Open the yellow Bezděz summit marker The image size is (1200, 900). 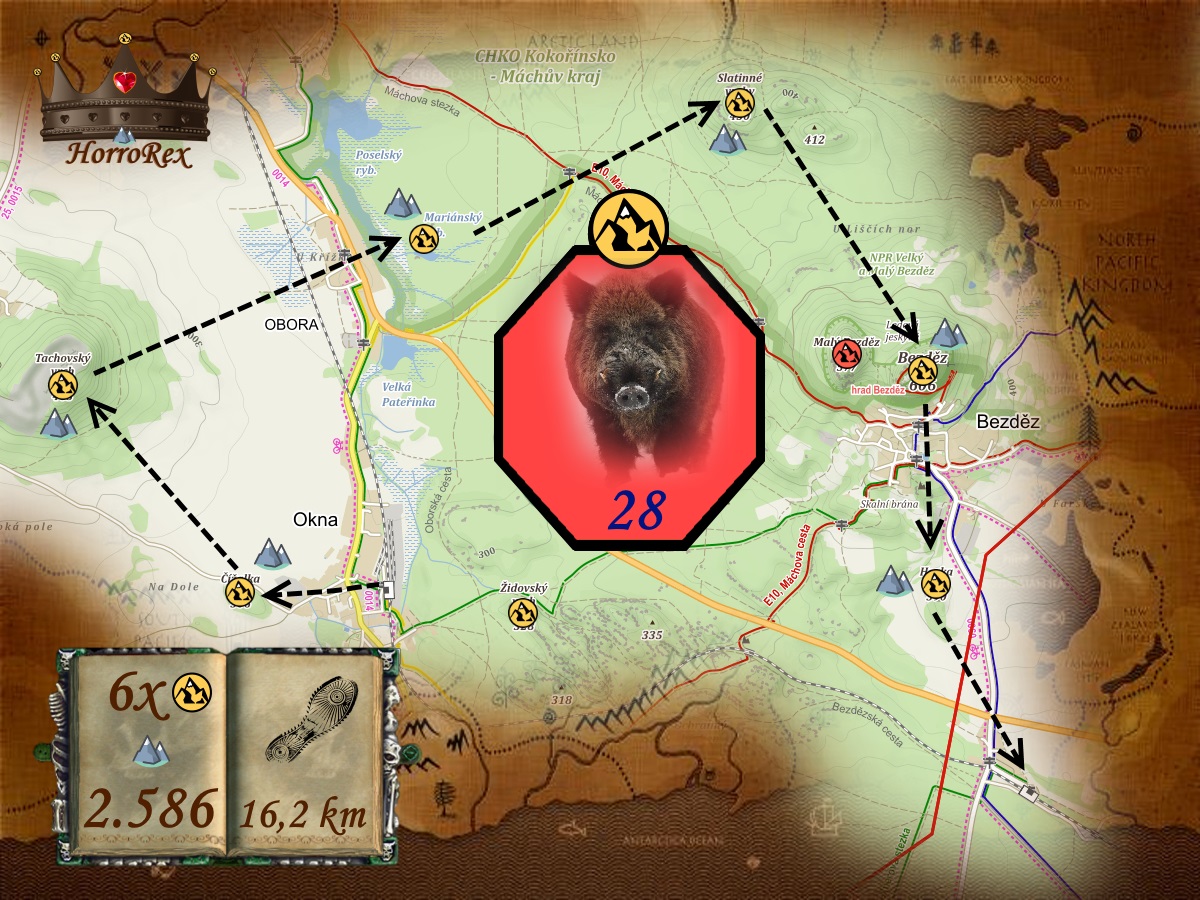coord(922,370)
